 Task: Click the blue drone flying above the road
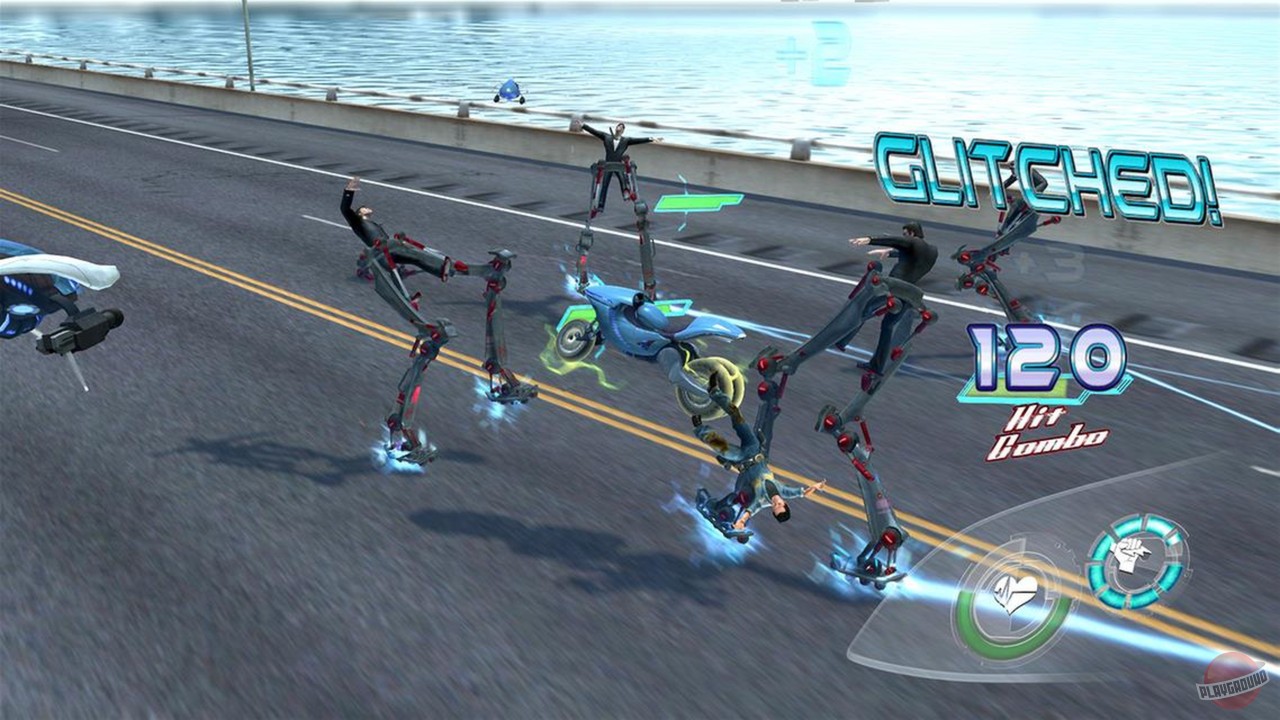point(508,92)
